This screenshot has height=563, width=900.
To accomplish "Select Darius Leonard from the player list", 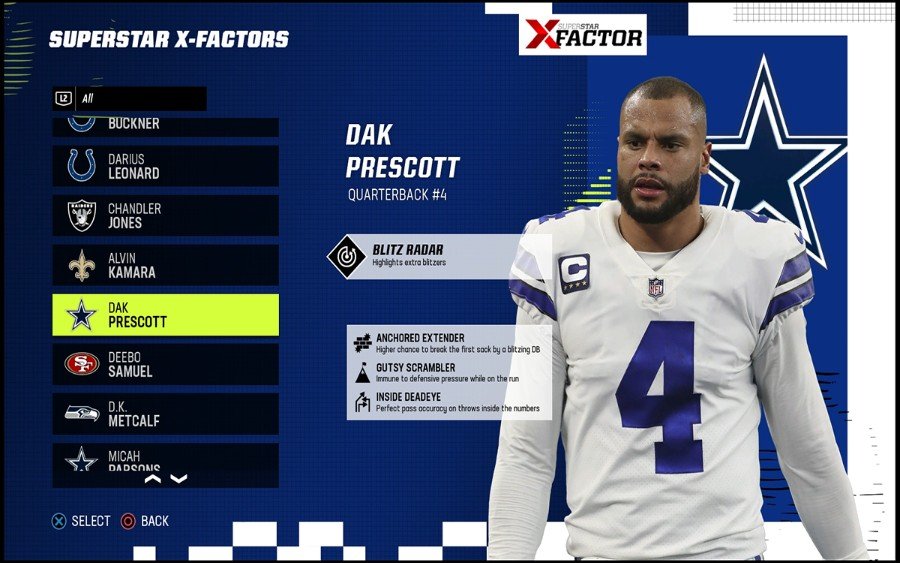I will [x=165, y=166].
